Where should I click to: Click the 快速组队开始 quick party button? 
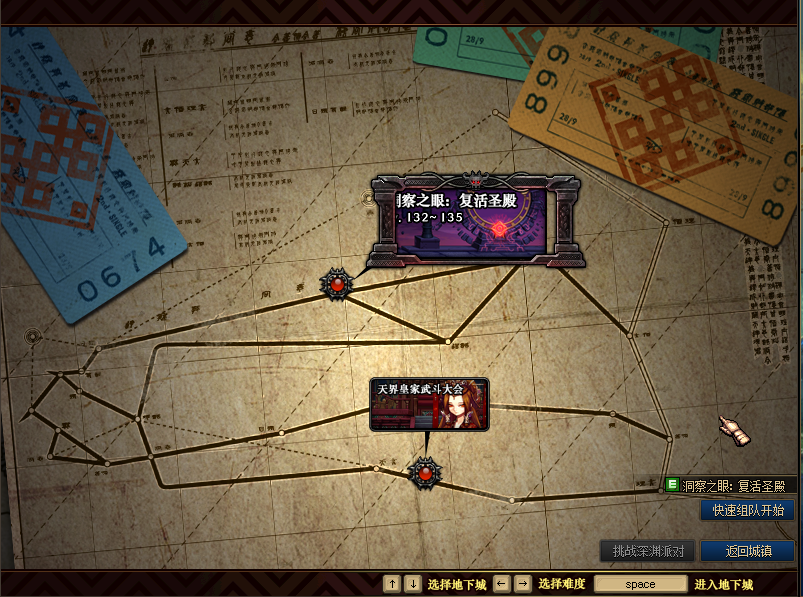pyautogui.click(x=747, y=510)
